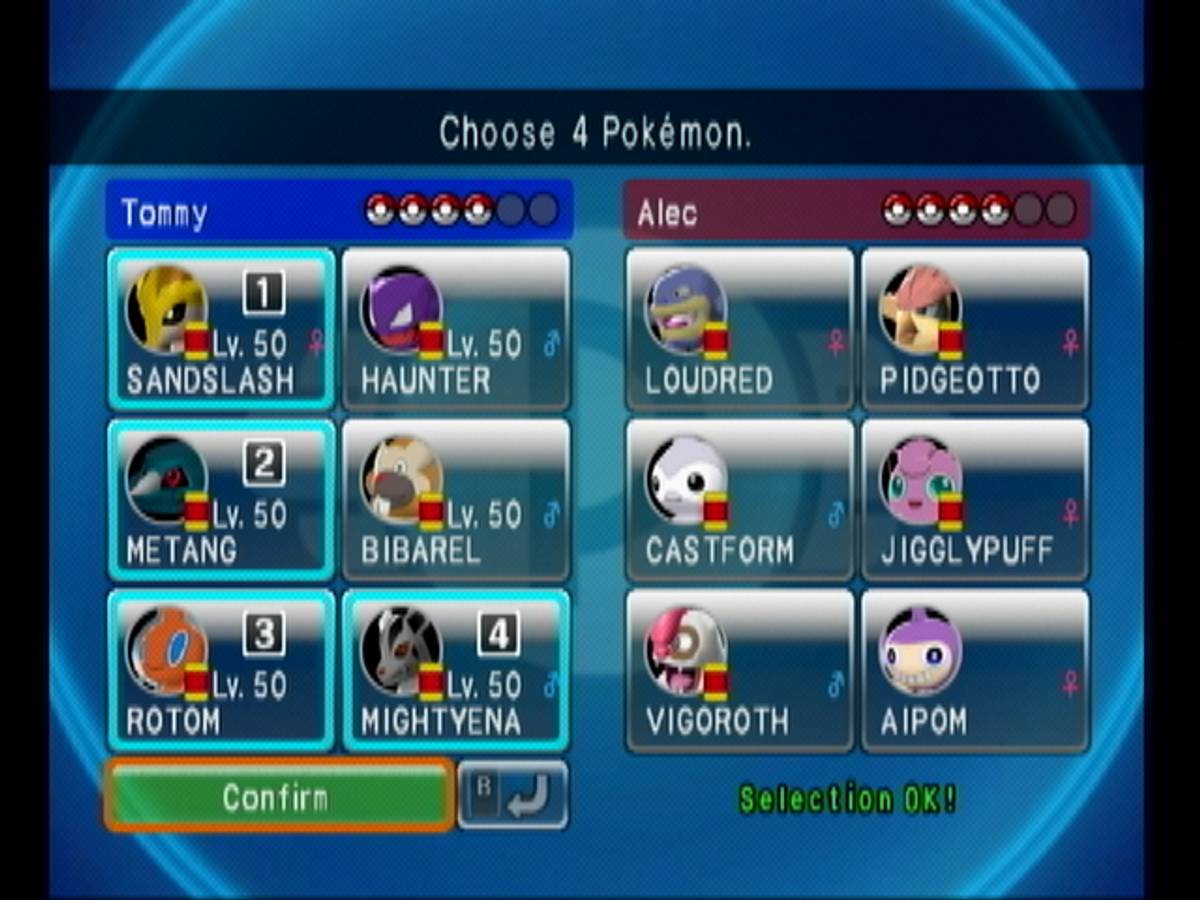Deselect Mightyena in slot four

click(x=456, y=670)
